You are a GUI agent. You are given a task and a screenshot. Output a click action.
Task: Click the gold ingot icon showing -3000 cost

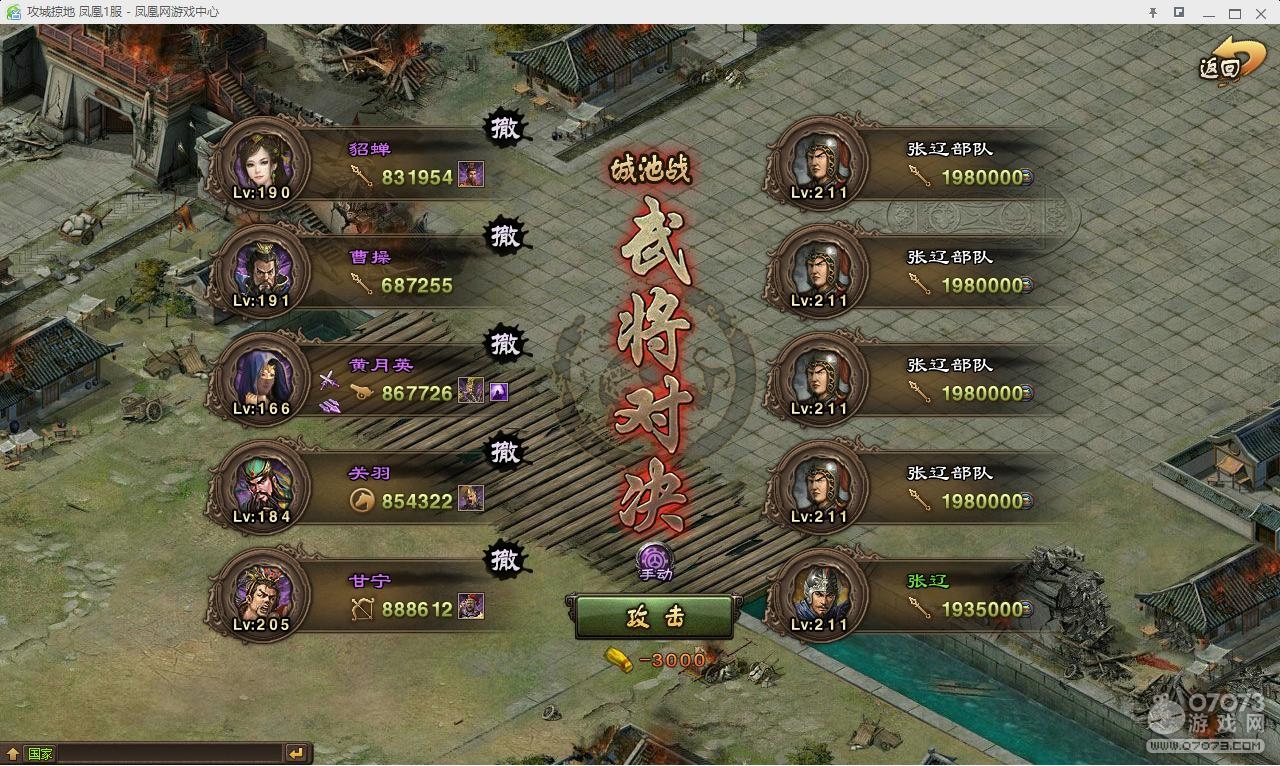coord(617,659)
